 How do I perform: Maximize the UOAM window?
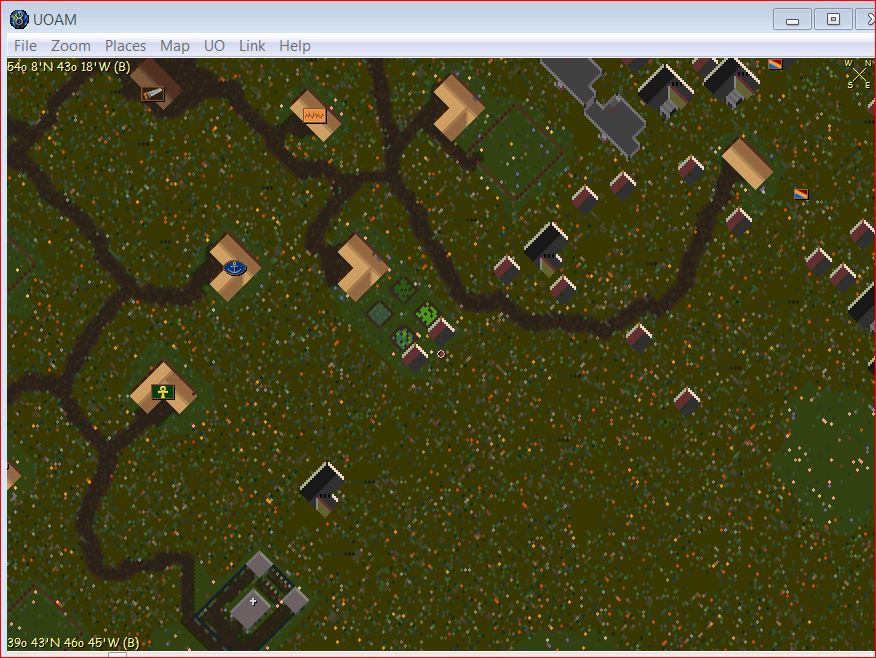[x=833, y=19]
